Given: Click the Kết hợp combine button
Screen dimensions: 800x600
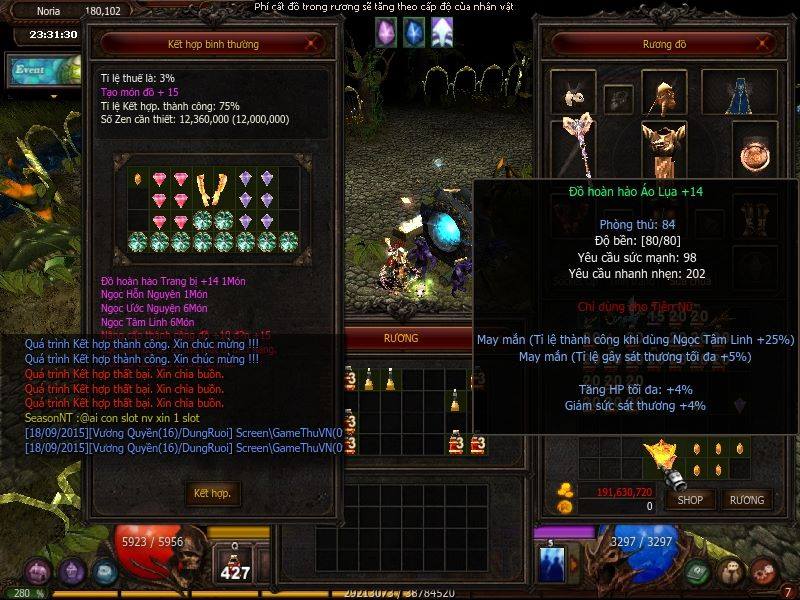Looking at the screenshot, I should (x=212, y=493).
